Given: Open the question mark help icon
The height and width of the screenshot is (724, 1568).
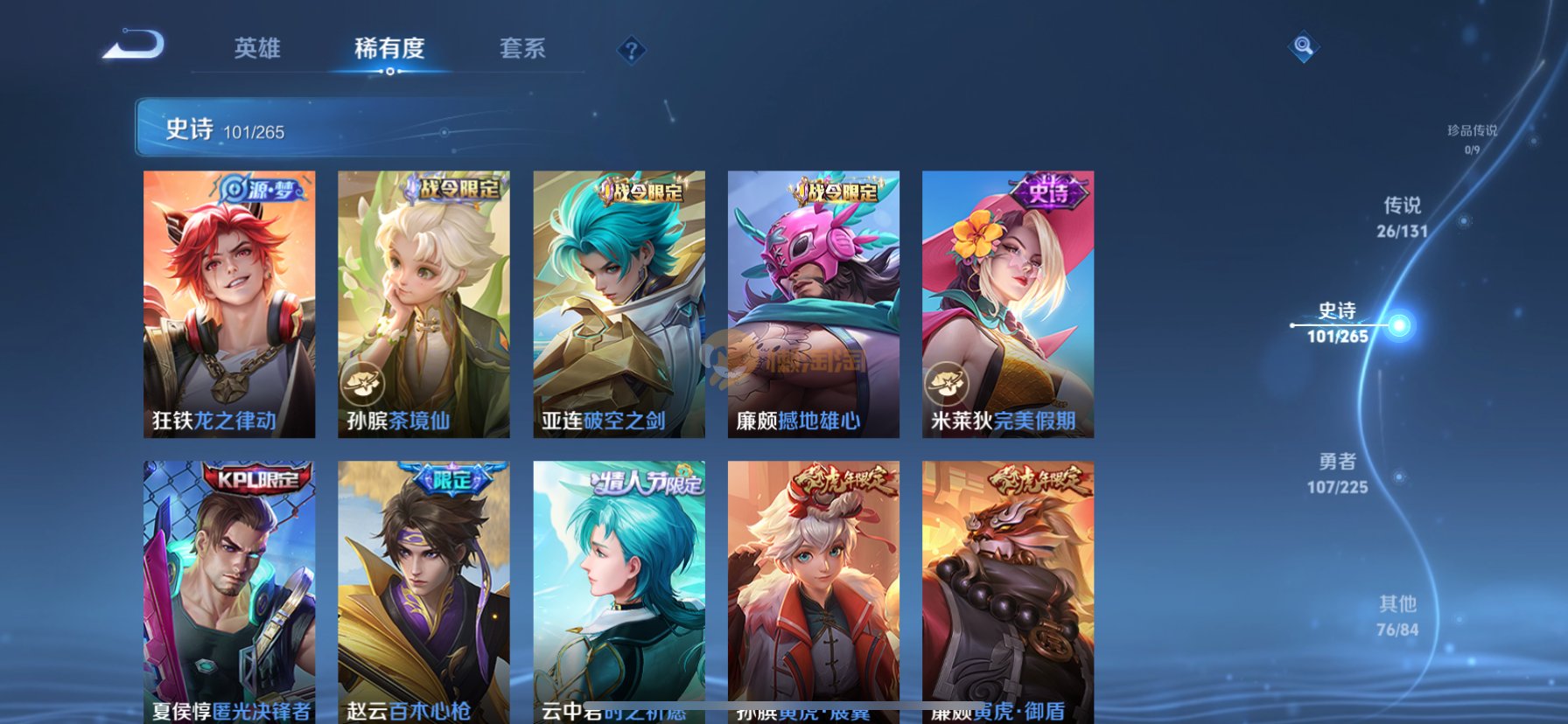Looking at the screenshot, I should (x=631, y=50).
